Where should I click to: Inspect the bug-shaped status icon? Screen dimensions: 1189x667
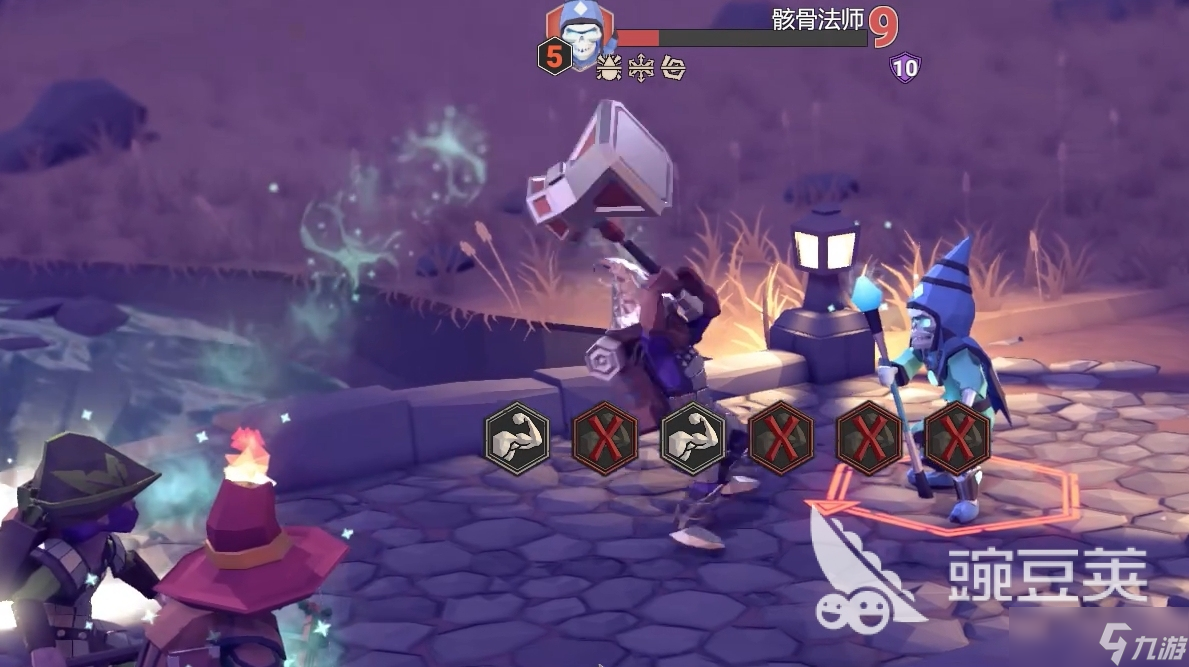coord(608,68)
